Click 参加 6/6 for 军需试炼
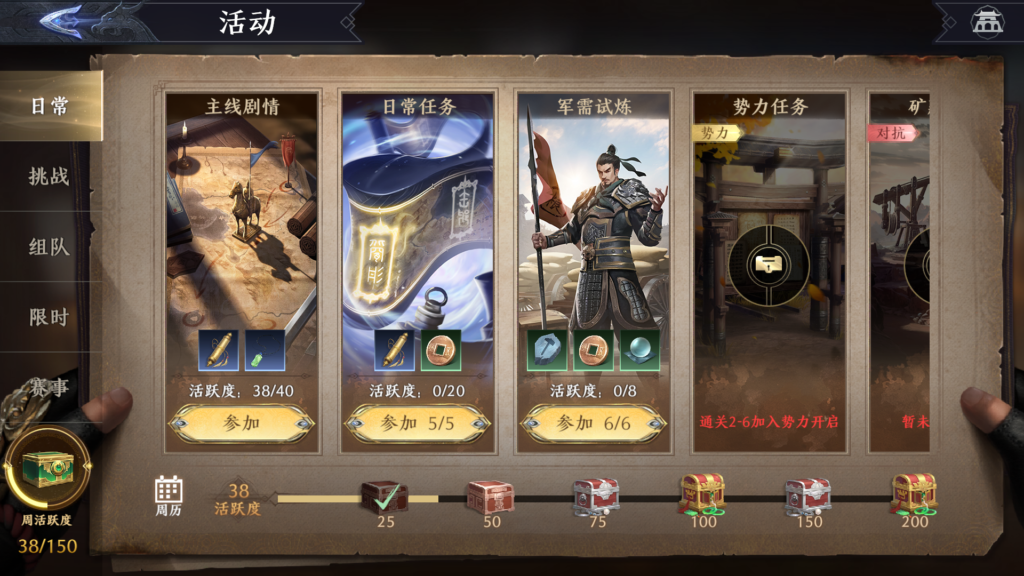1024x576 pixels. click(593, 423)
